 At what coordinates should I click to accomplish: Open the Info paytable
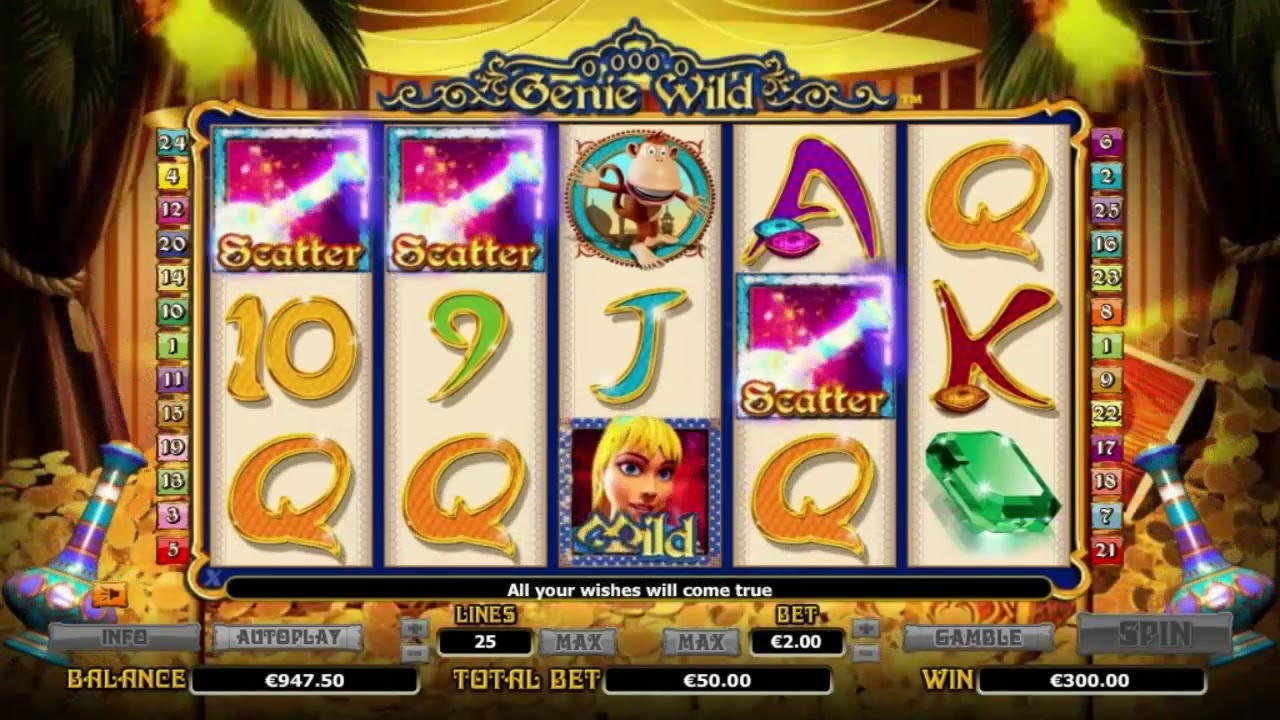(124, 637)
